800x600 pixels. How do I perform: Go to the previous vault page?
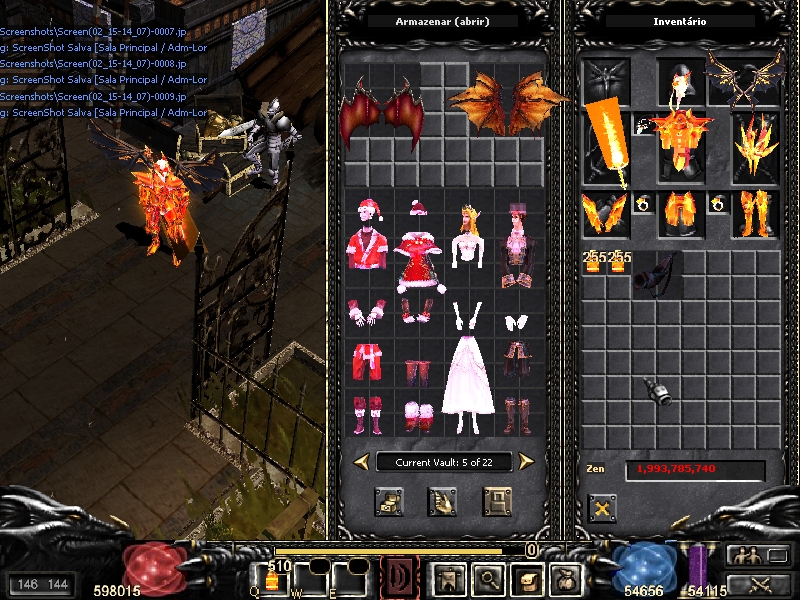[362, 461]
